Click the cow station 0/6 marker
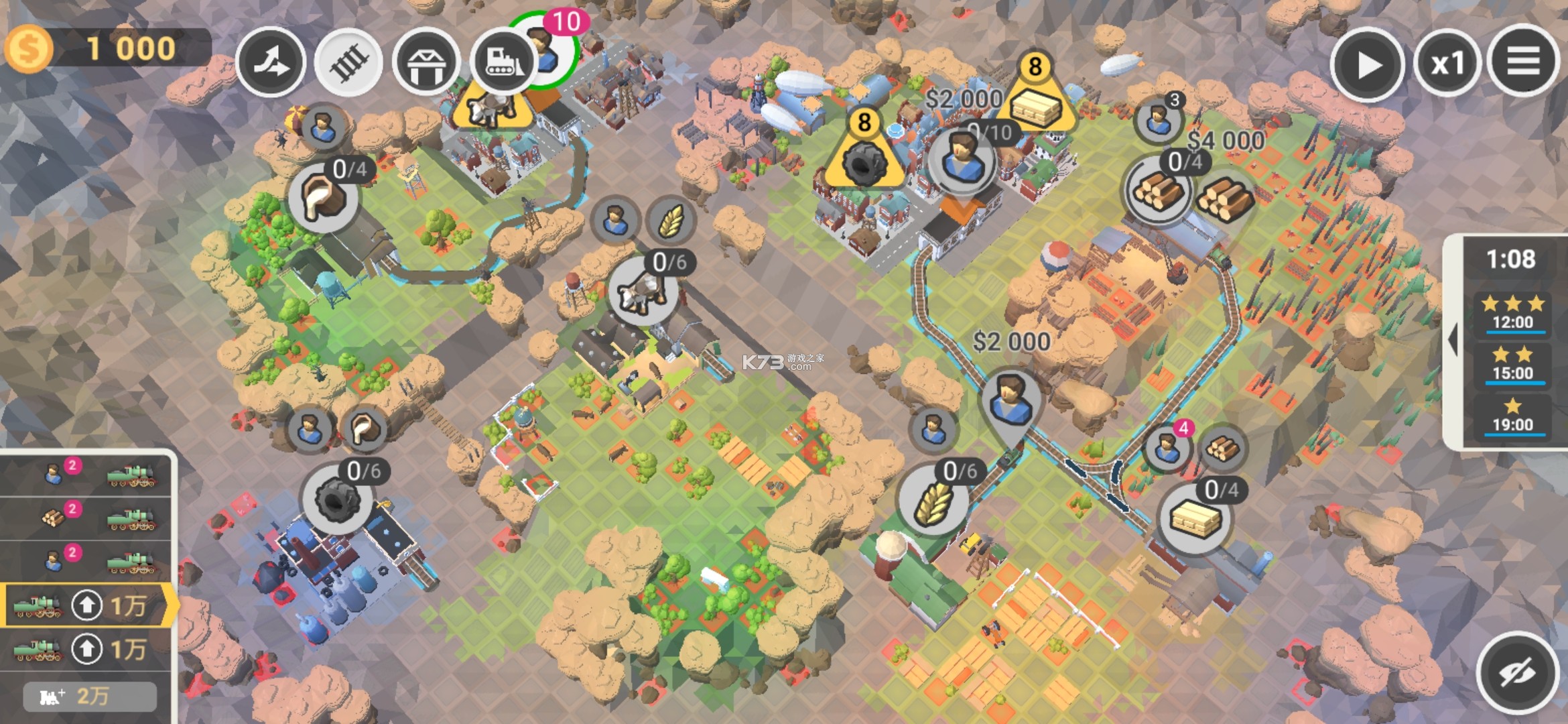 (x=643, y=292)
